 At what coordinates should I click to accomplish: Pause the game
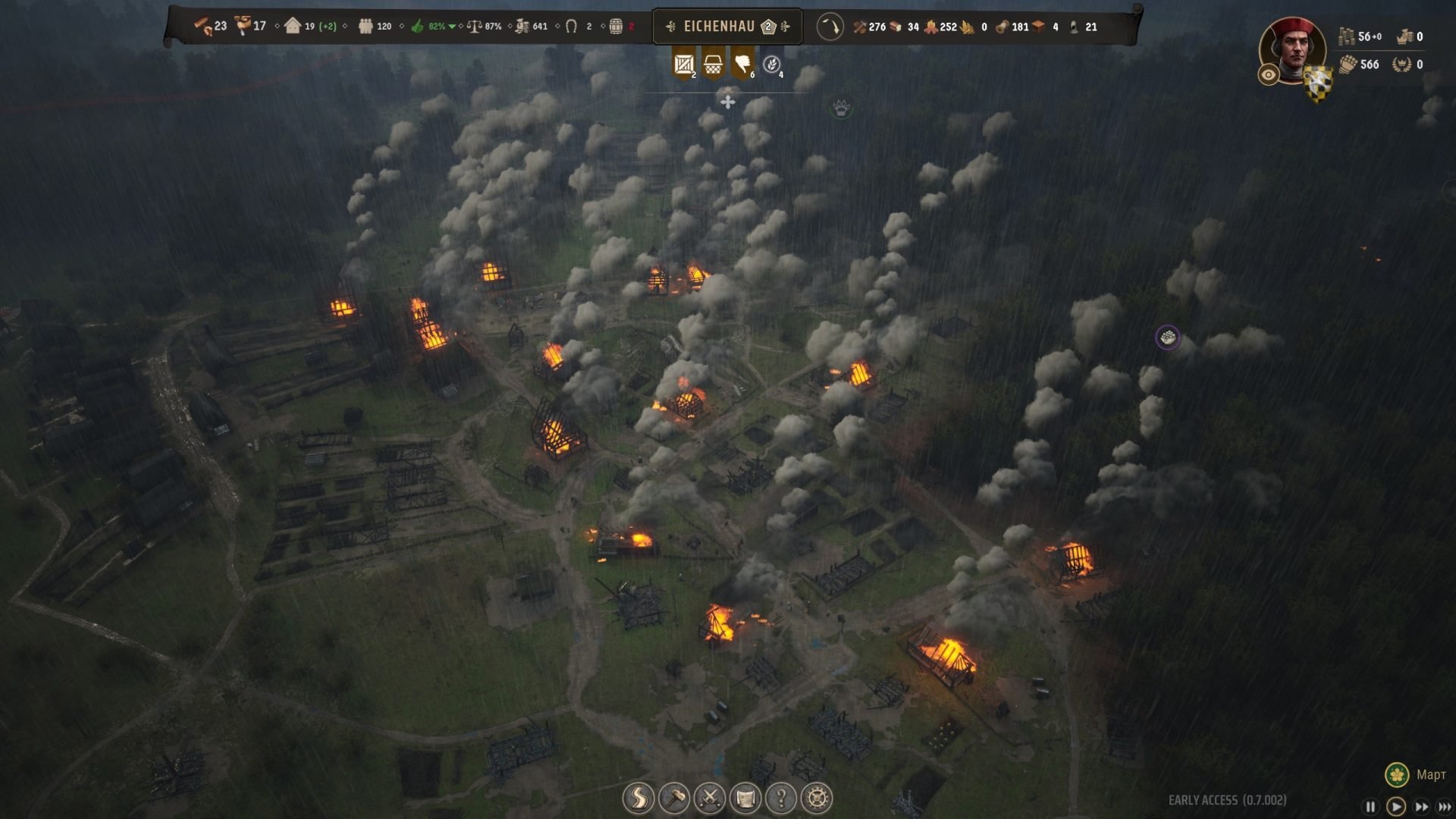(1370, 807)
